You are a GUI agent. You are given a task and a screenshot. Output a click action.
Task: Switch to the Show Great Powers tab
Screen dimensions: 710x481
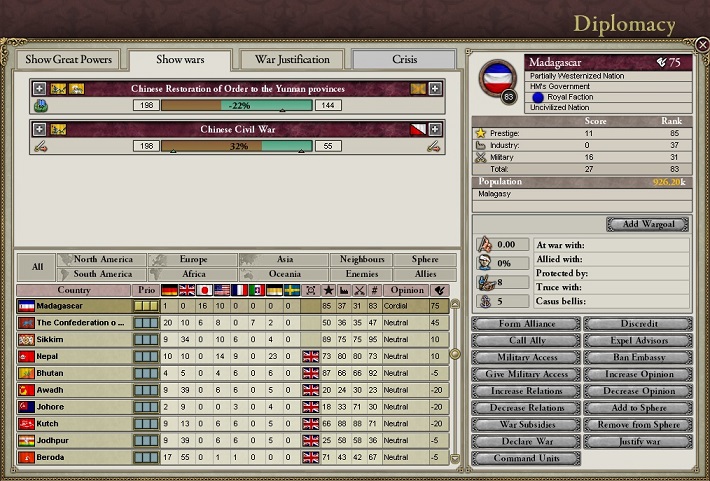(x=69, y=59)
